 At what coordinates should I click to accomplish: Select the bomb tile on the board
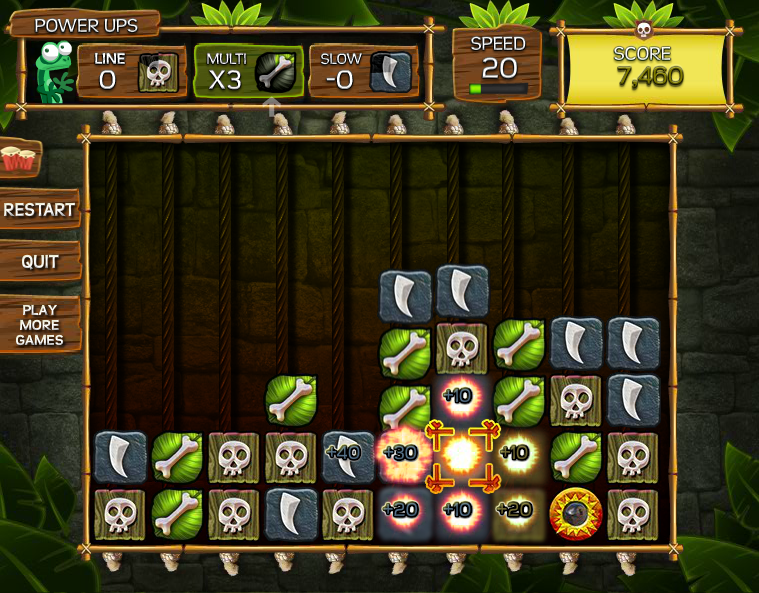click(576, 513)
